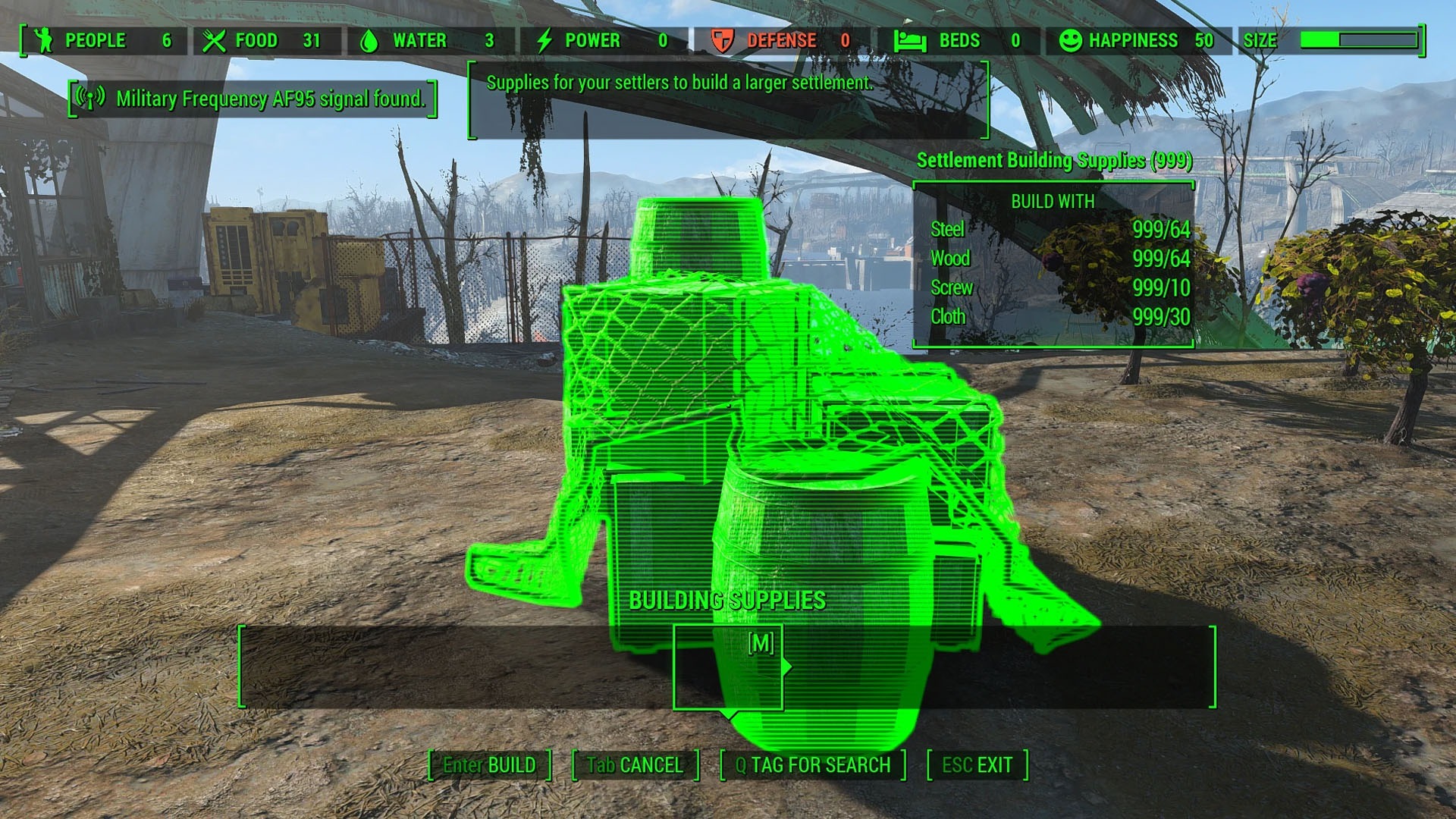This screenshot has height=819, width=1456.
Task: Select the HAPPINESS 50 stat entry
Action: point(1130,41)
